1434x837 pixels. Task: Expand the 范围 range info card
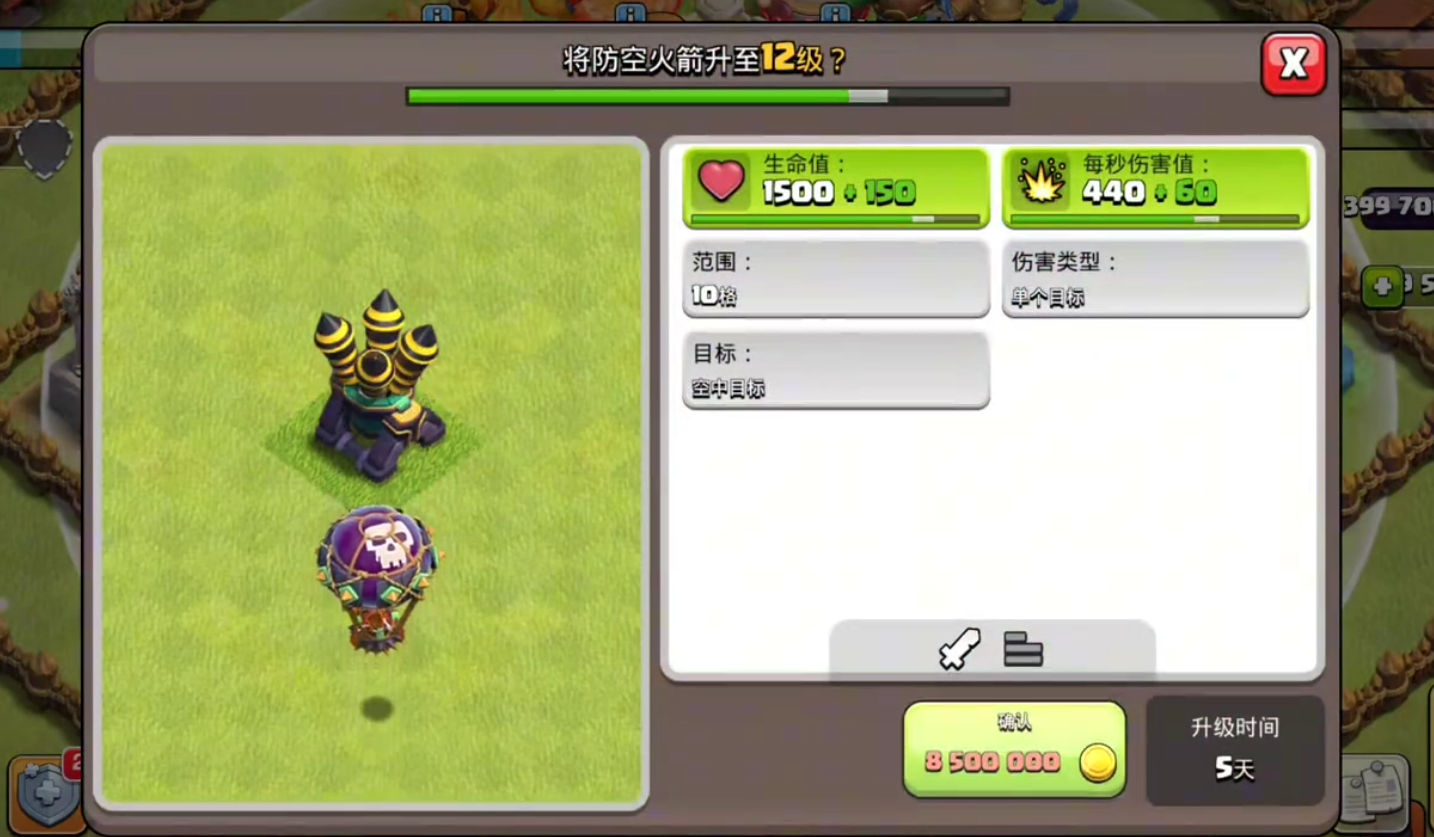pos(836,278)
